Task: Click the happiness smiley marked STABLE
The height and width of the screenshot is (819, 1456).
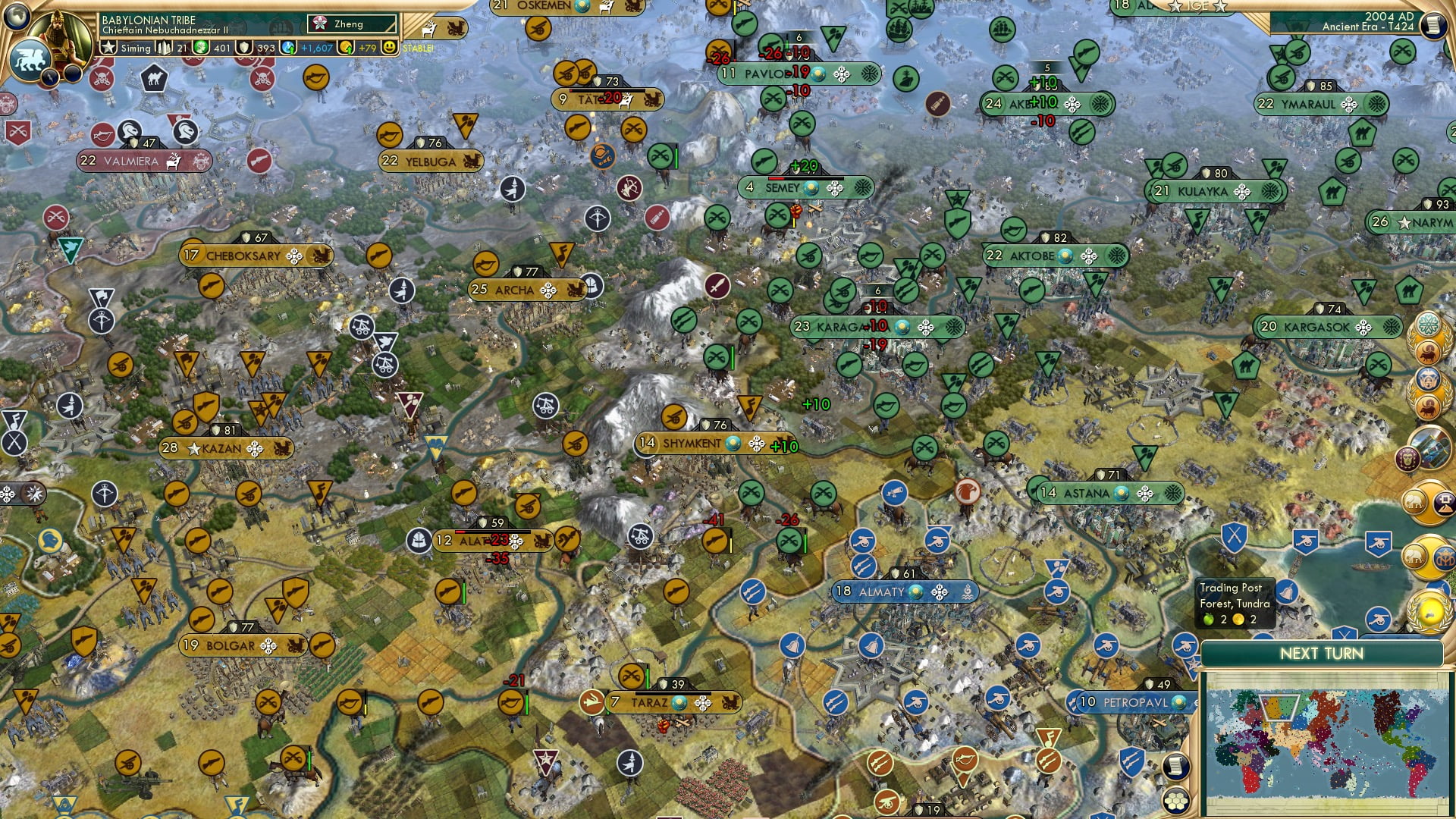Action: coord(391,47)
